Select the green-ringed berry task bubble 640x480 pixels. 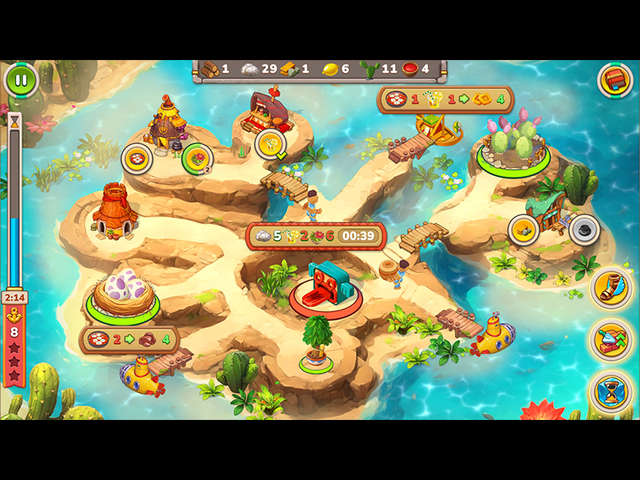(x=196, y=157)
